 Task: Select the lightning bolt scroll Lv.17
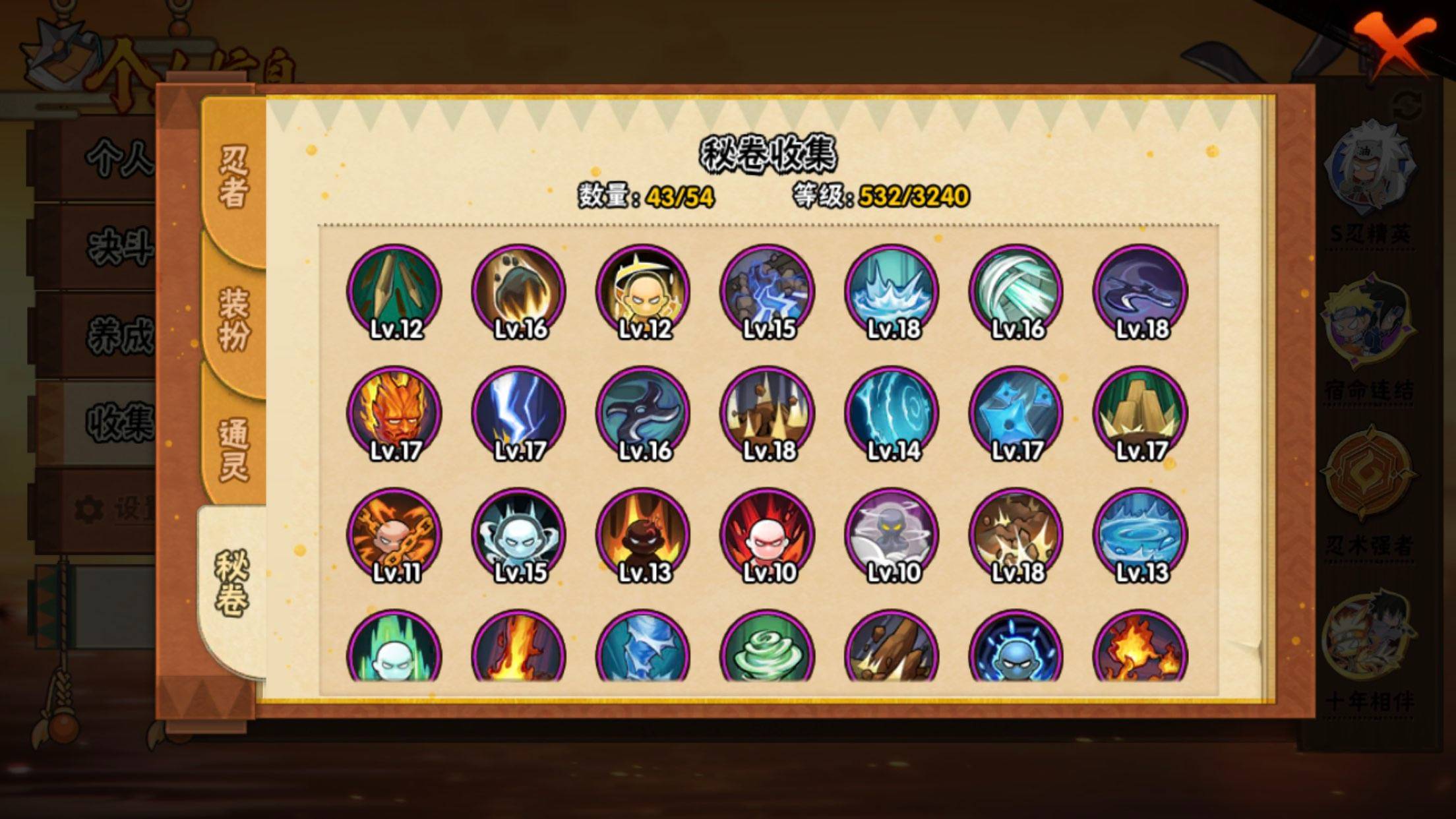tap(519, 413)
